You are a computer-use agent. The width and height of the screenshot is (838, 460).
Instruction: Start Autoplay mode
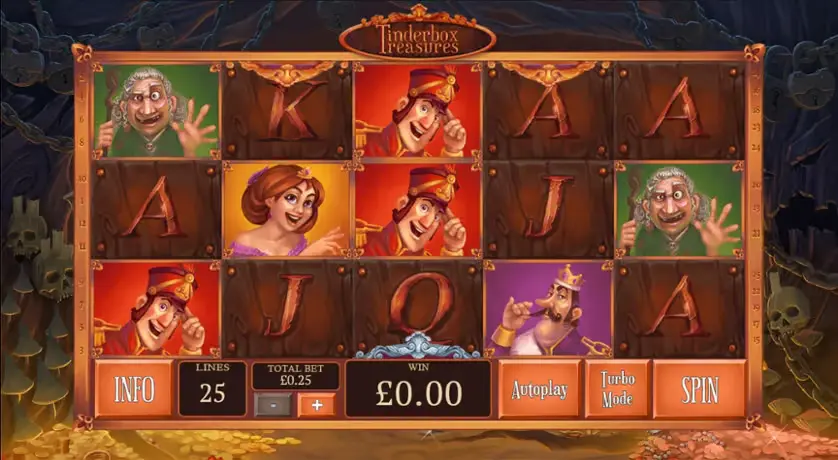coord(539,389)
